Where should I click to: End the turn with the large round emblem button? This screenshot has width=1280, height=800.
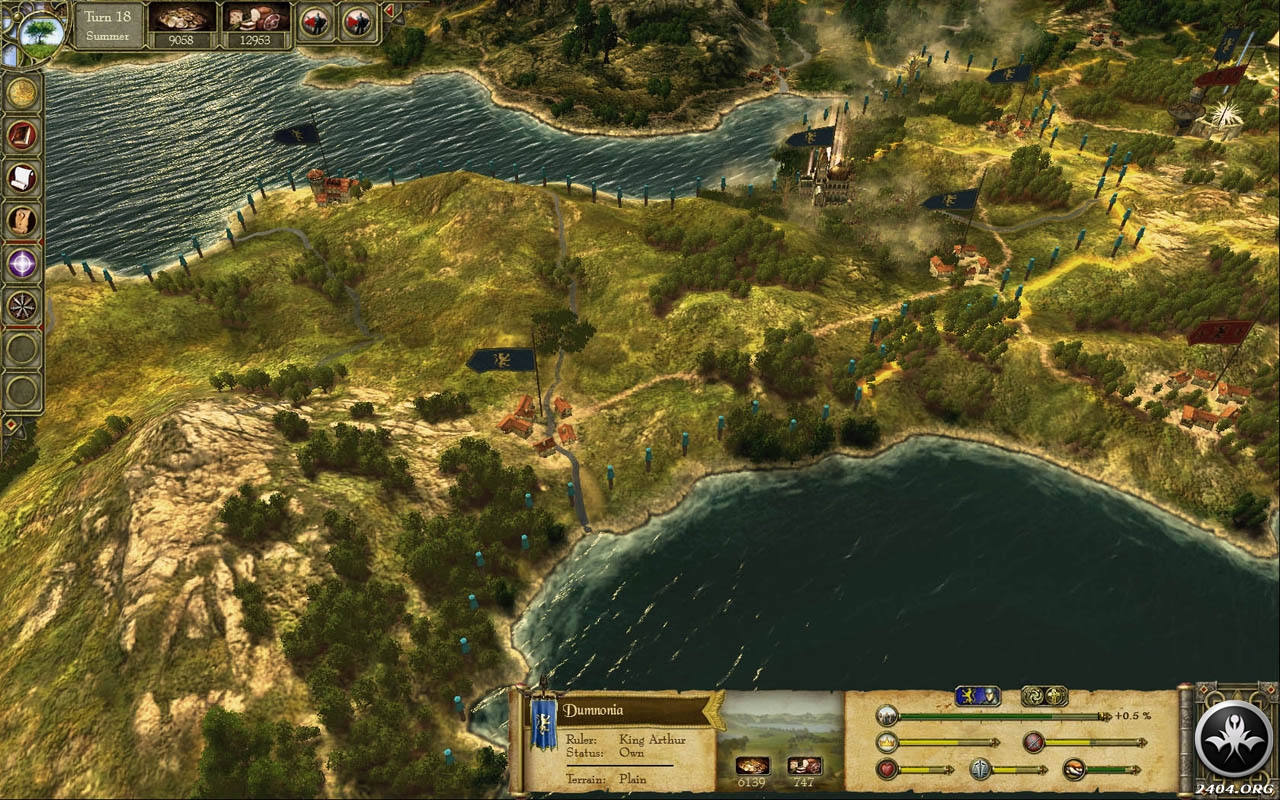(x=1233, y=739)
